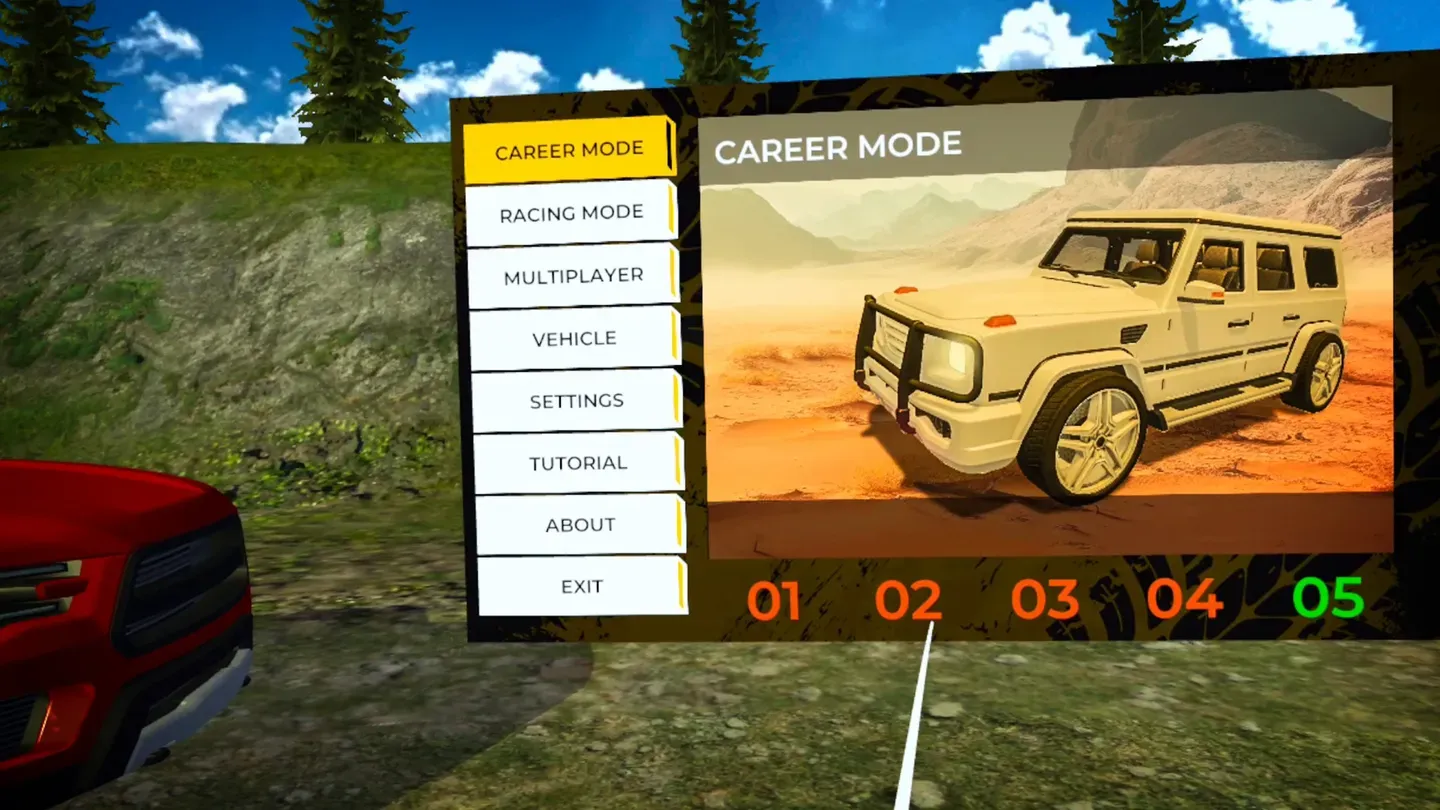Select career level 01
The image size is (1440, 810).
coord(775,599)
